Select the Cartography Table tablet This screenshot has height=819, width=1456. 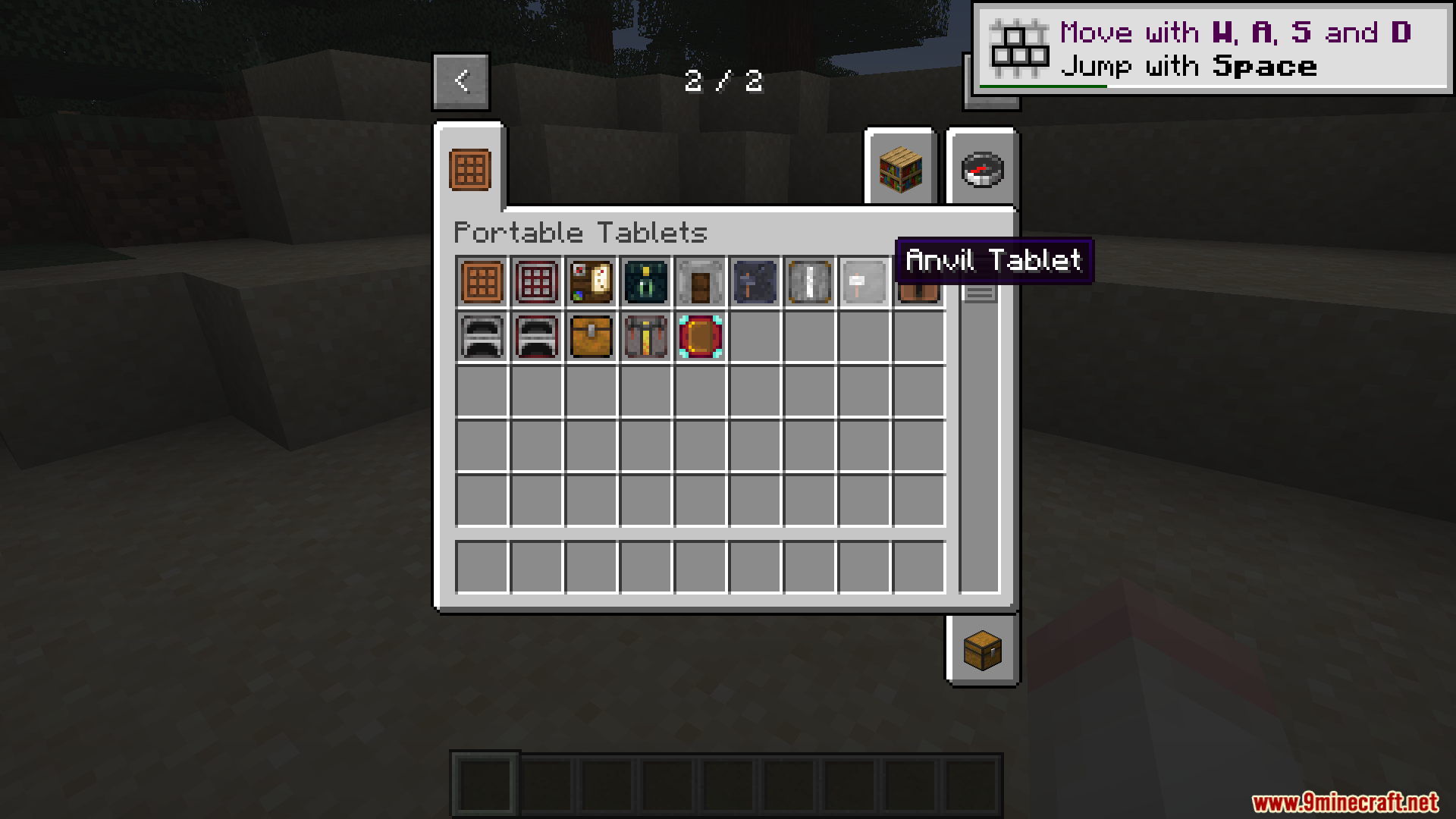tap(590, 281)
